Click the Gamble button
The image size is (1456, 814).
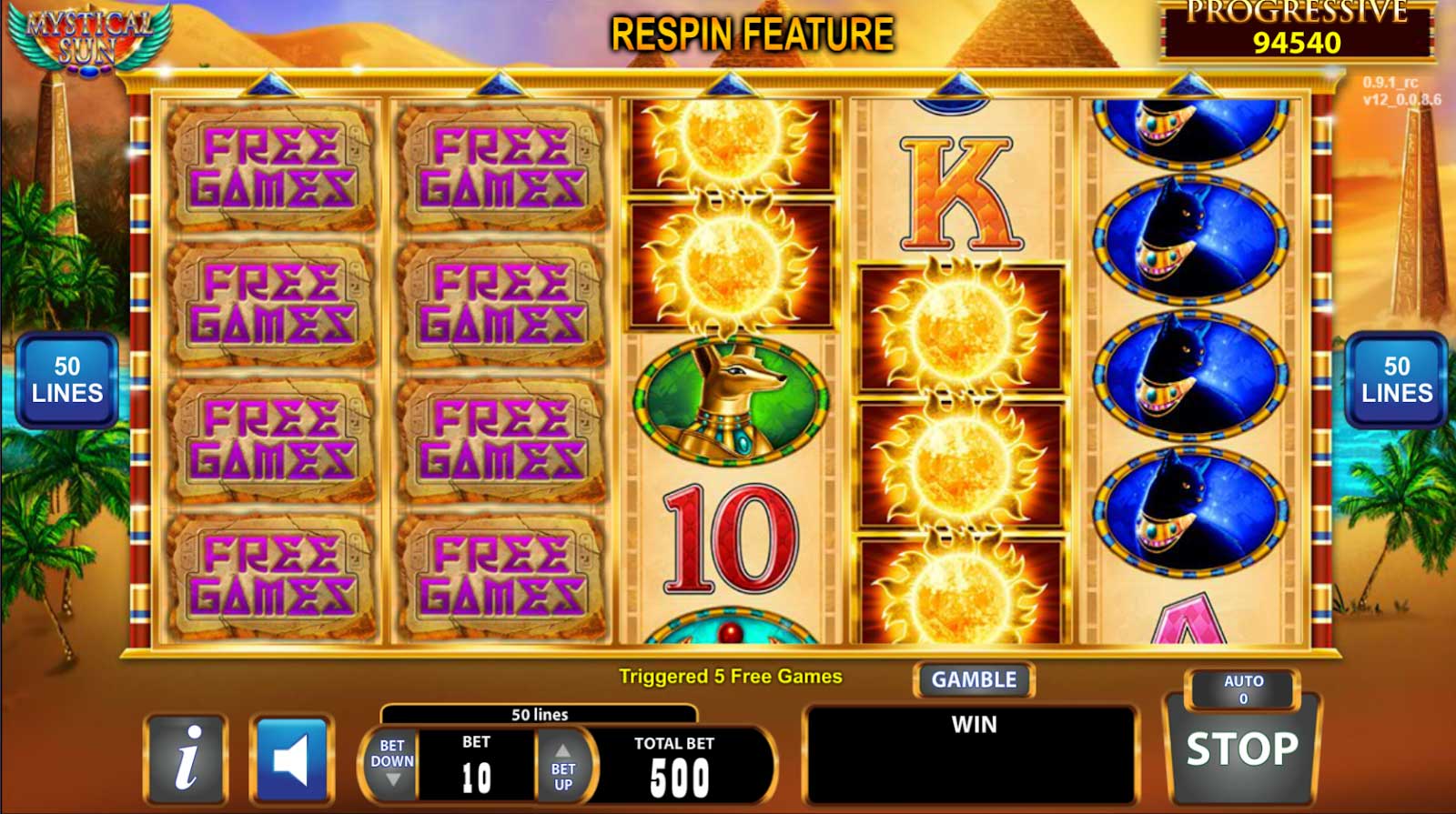(x=973, y=680)
